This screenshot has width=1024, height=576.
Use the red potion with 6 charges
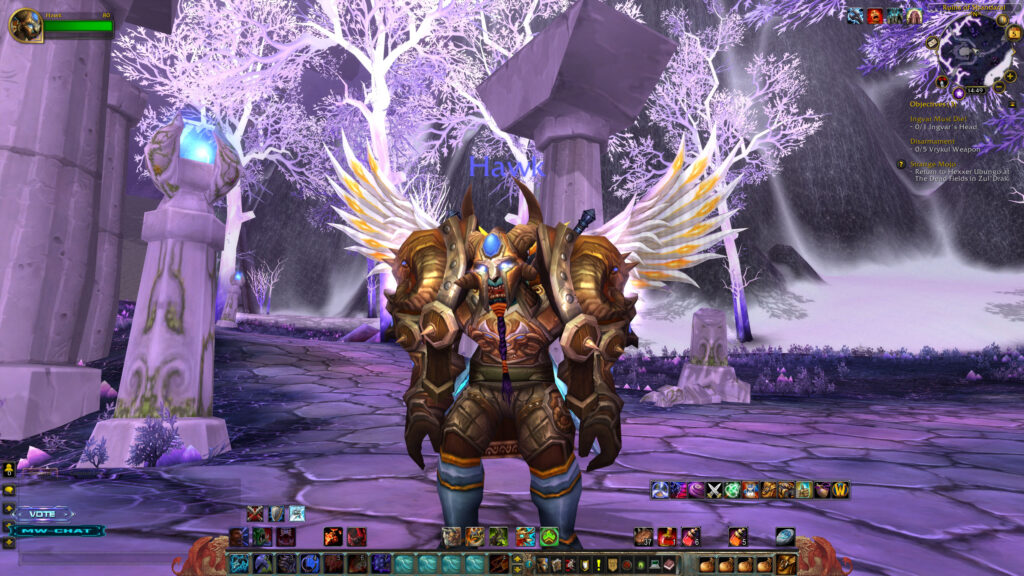(x=690, y=537)
